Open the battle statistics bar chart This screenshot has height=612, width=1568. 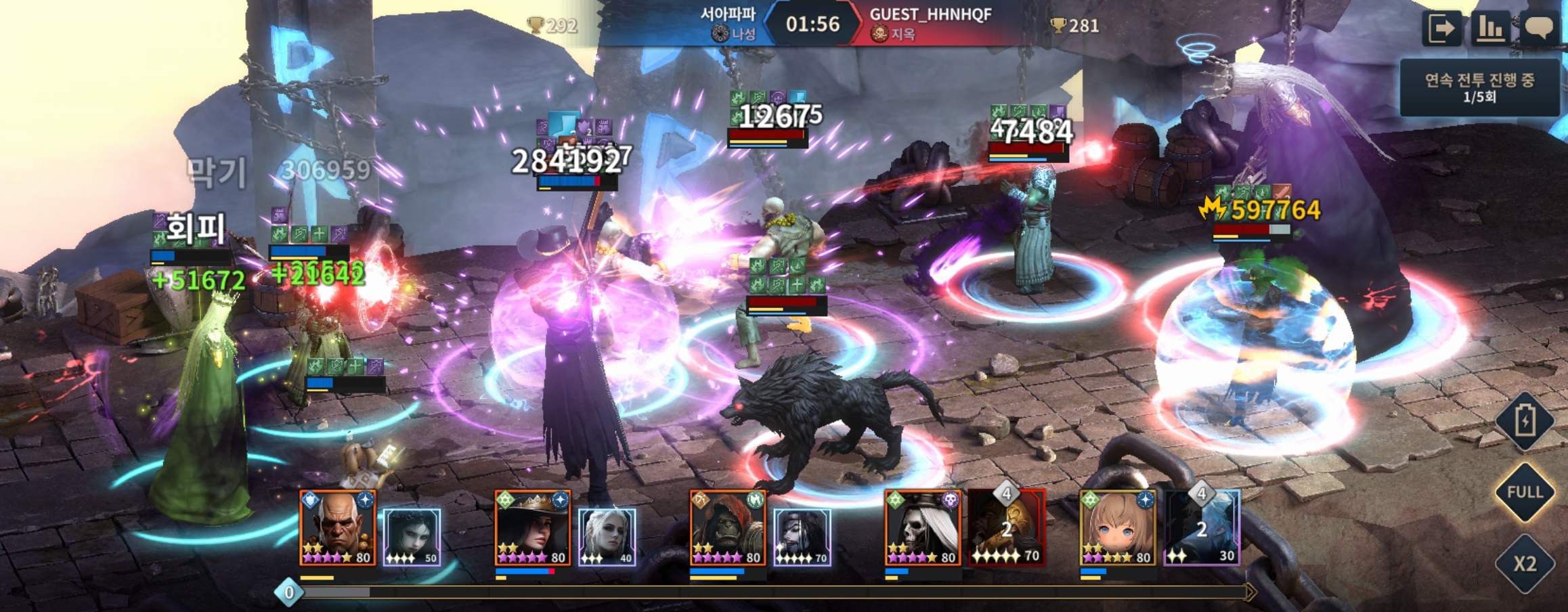1489,28
